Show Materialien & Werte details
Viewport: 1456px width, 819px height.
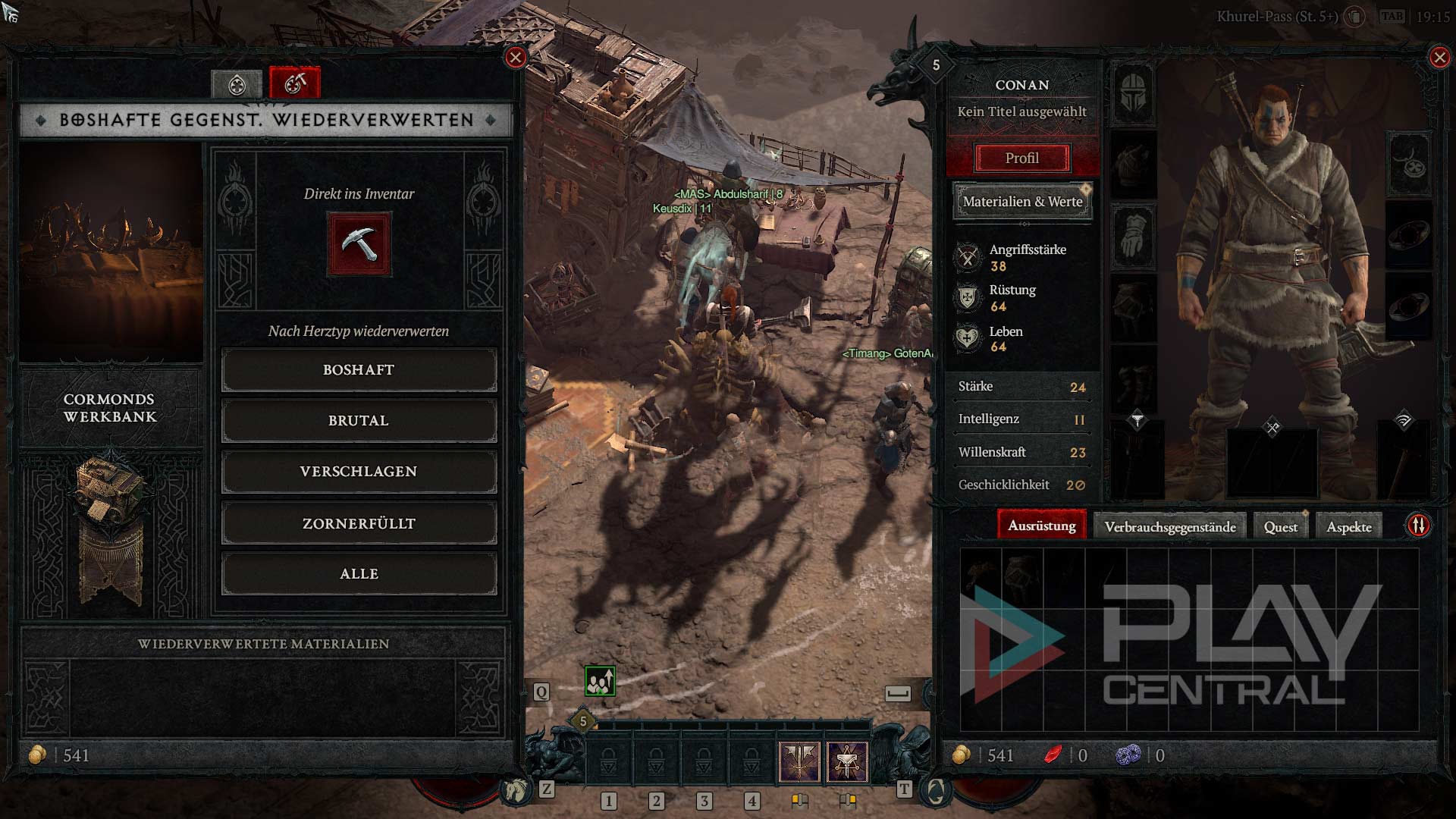1022,202
